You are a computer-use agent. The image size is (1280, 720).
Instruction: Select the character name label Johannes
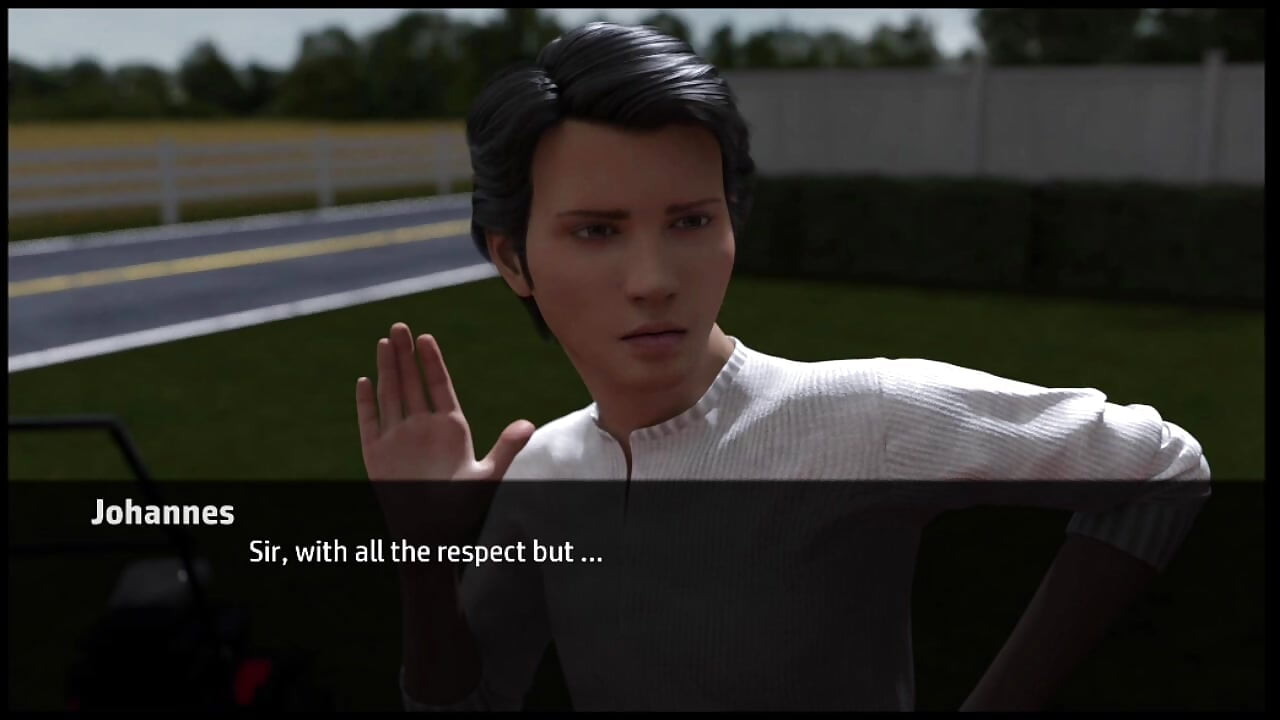pos(163,513)
